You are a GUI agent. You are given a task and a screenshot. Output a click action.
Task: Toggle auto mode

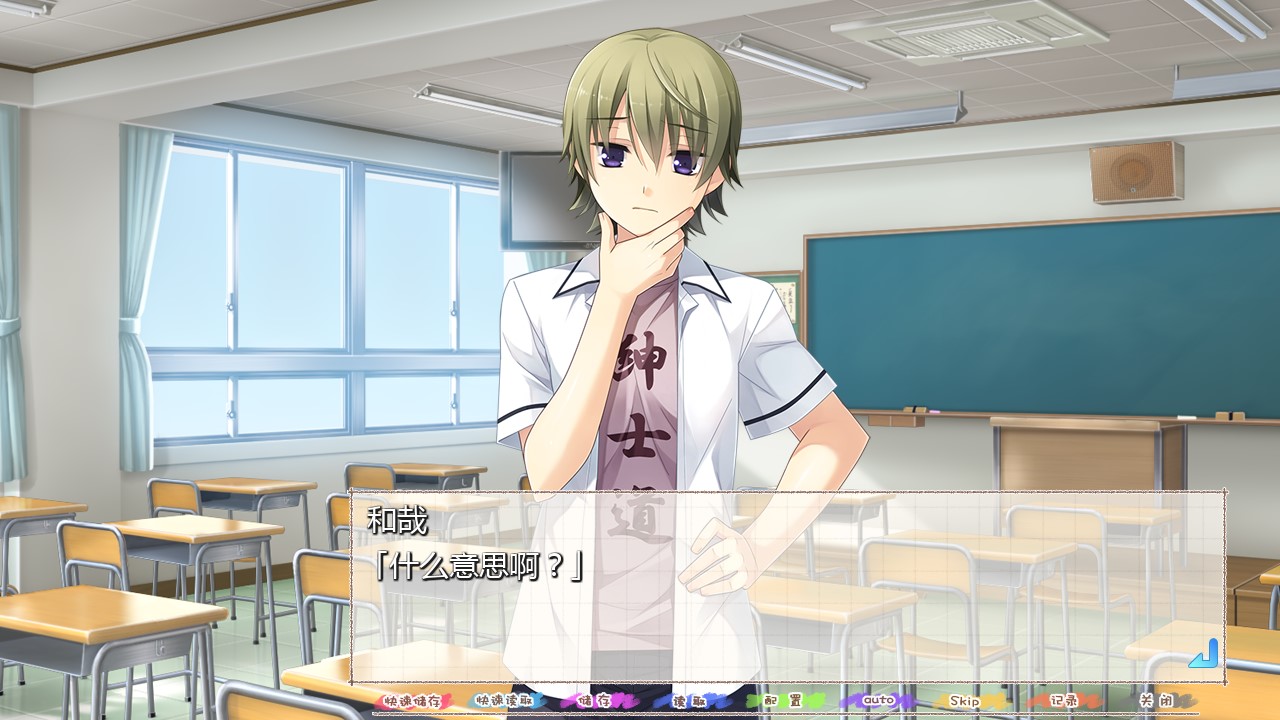click(x=877, y=701)
